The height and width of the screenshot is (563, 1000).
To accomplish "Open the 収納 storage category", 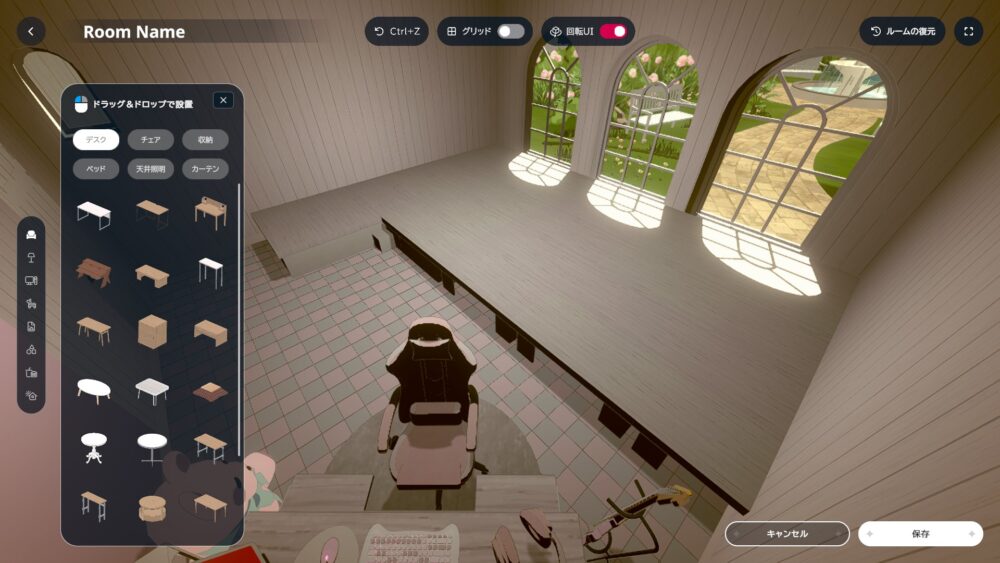I will [x=205, y=140].
